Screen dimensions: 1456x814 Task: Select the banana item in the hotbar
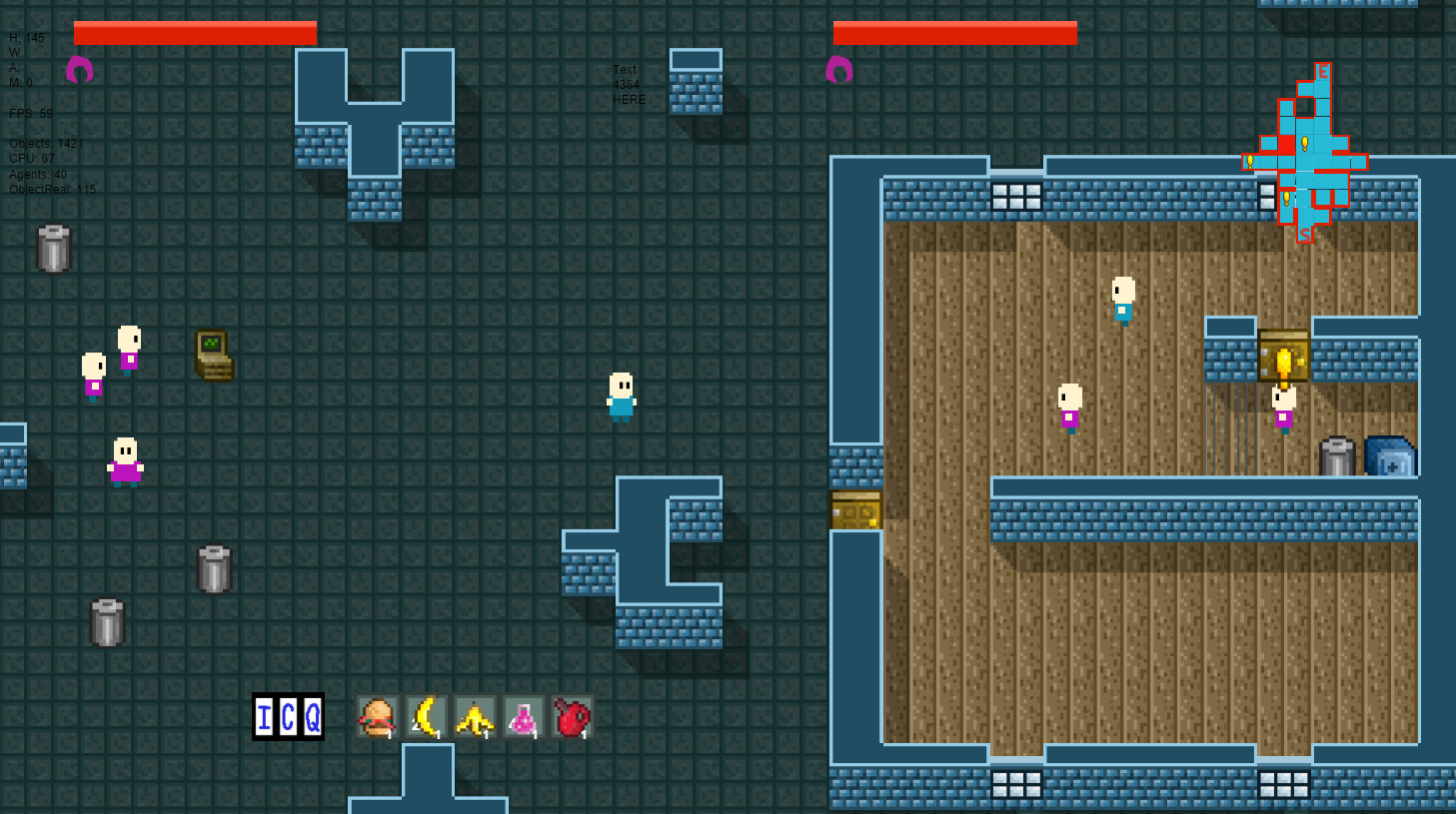(425, 716)
